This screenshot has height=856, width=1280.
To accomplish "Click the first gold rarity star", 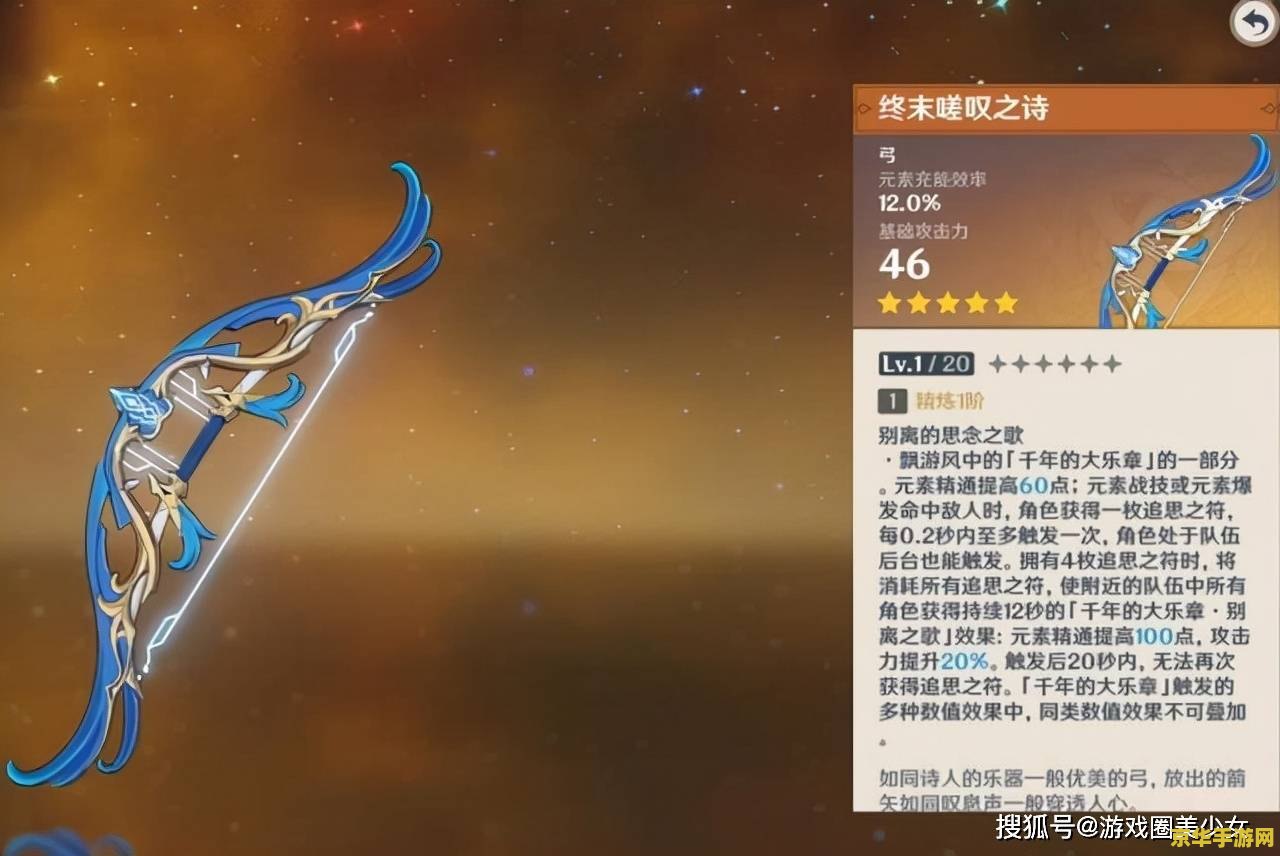I will 890,302.
